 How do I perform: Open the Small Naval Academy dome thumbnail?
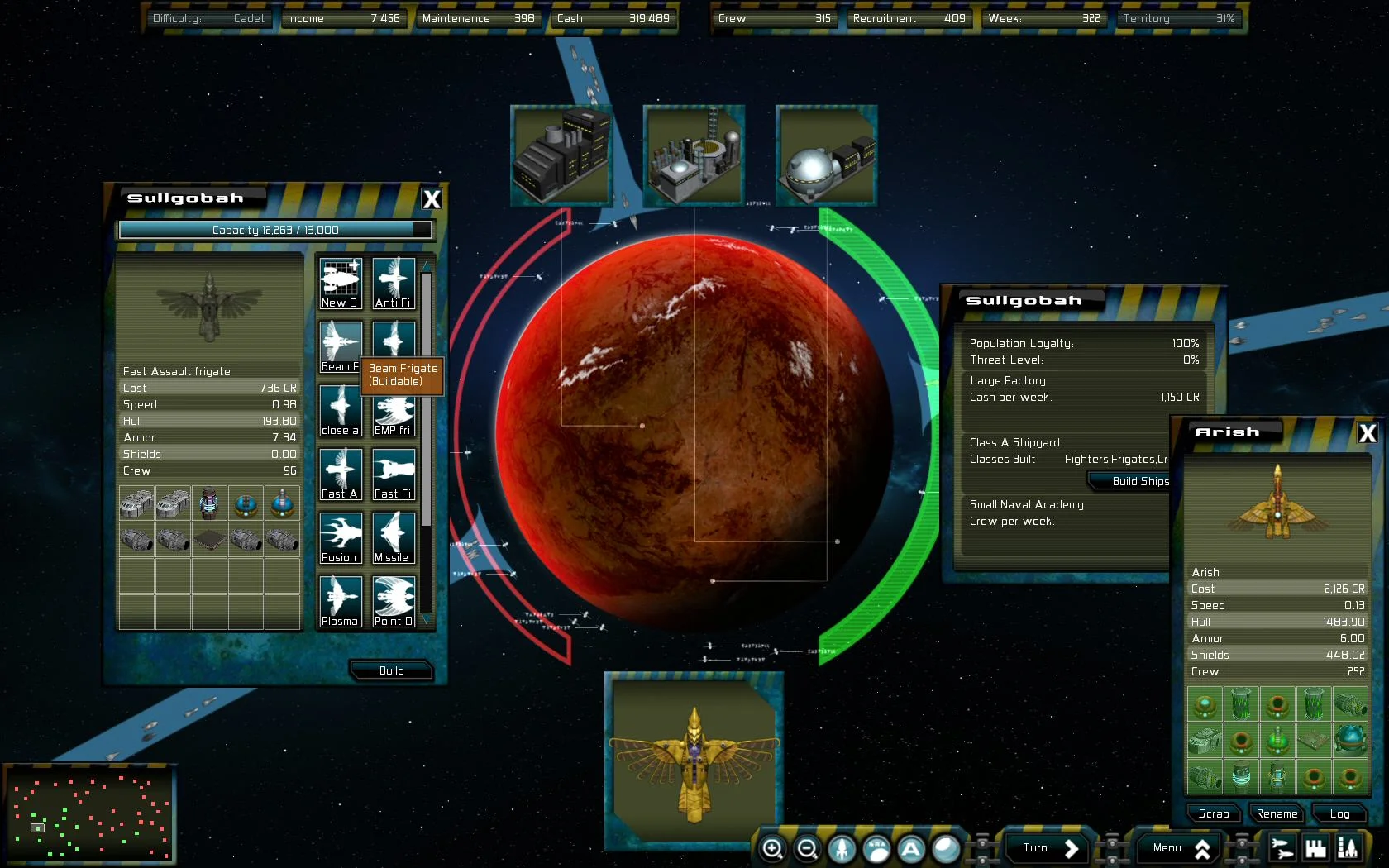coord(824,155)
